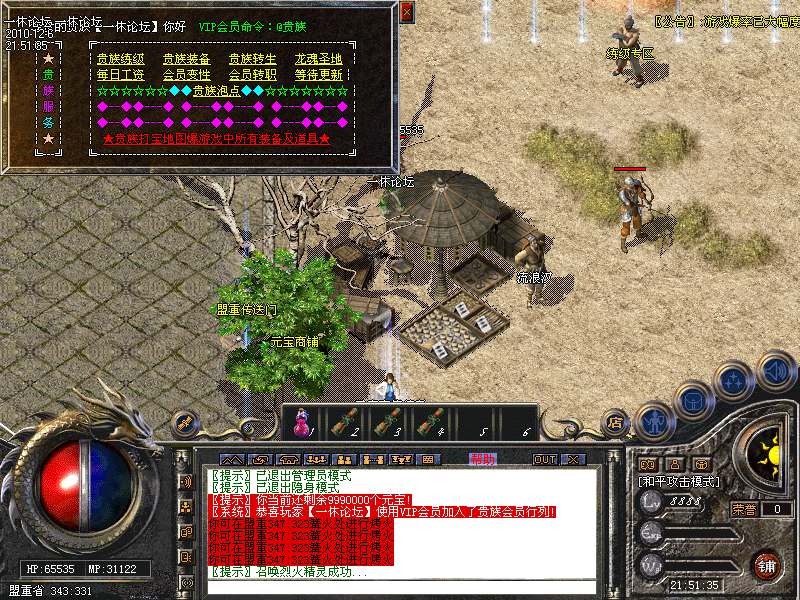Use the scroll in belt slot 2
This screenshot has width=800, height=600.
pos(343,424)
